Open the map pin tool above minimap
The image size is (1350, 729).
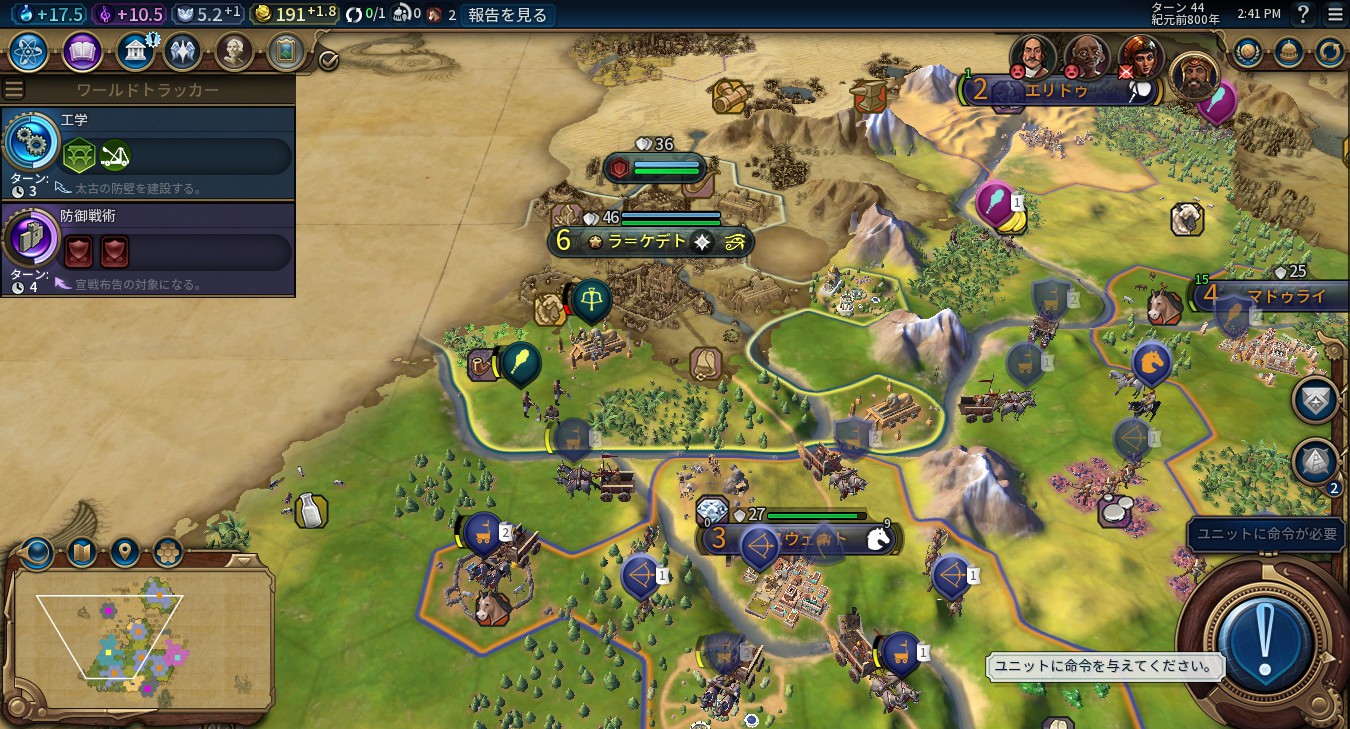click(x=124, y=551)
